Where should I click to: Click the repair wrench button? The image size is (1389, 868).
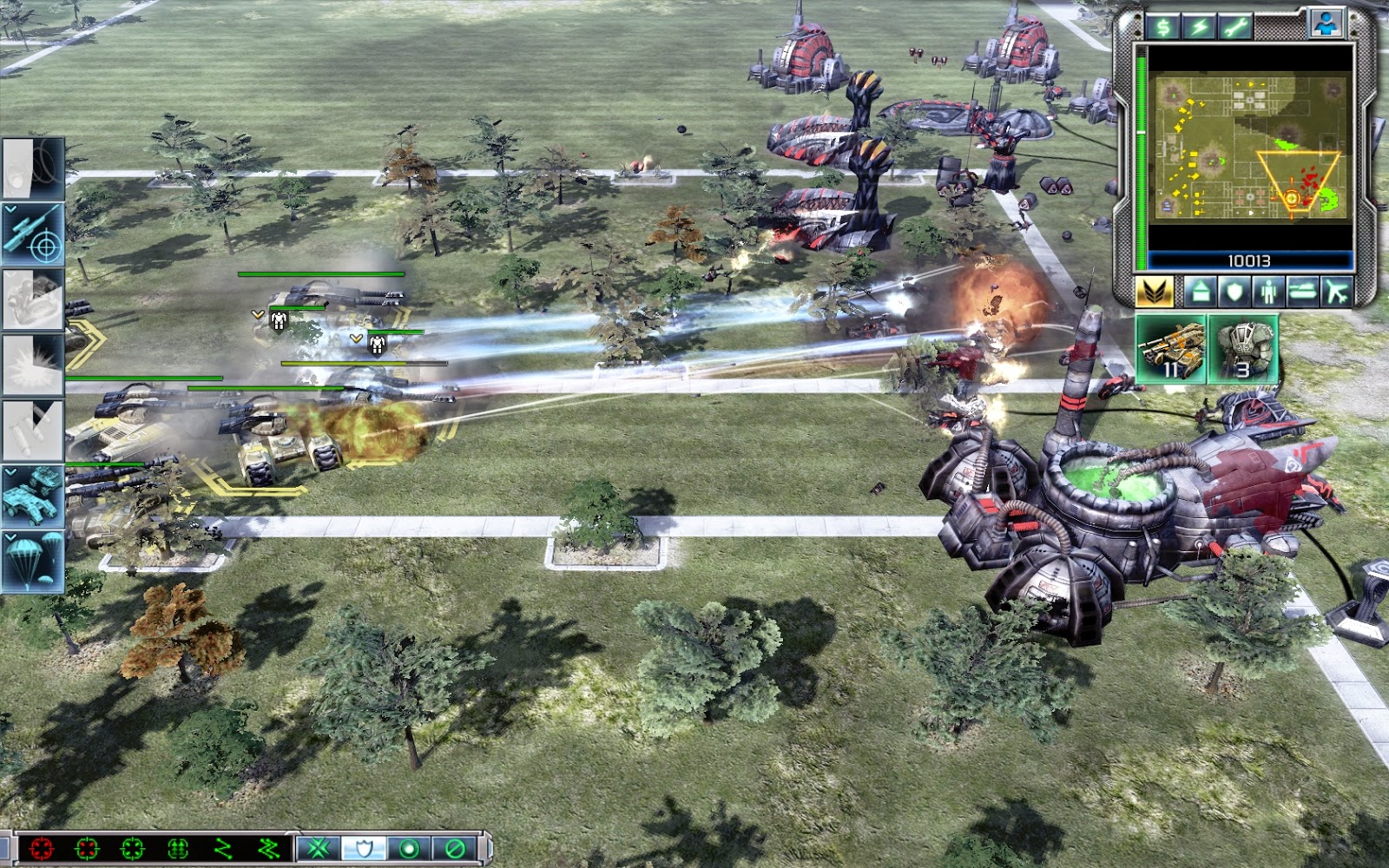point(1235,26)
